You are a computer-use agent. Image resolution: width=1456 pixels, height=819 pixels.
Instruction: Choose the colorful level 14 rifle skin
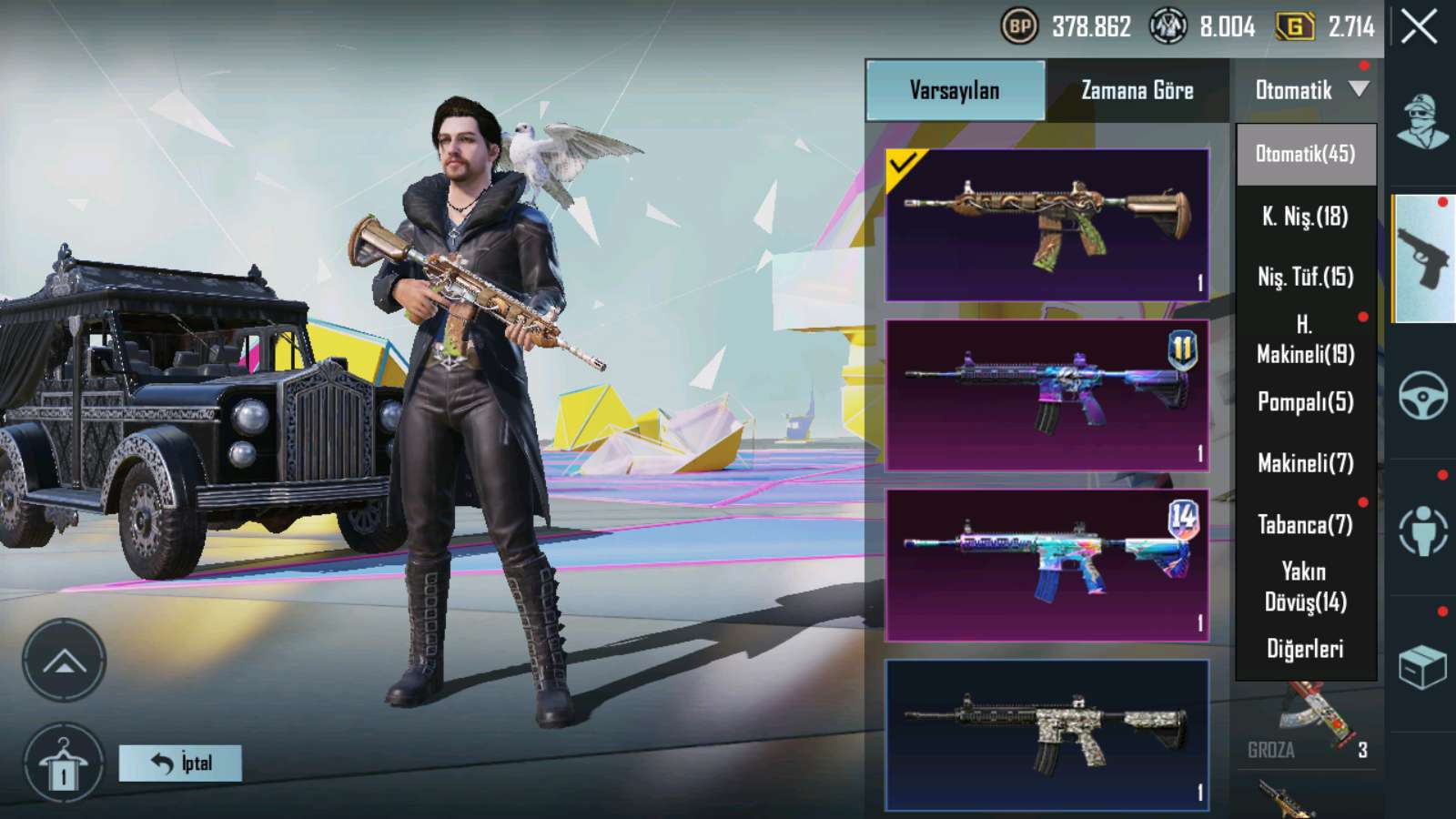pyautogui.click(x=1046, y=565)
